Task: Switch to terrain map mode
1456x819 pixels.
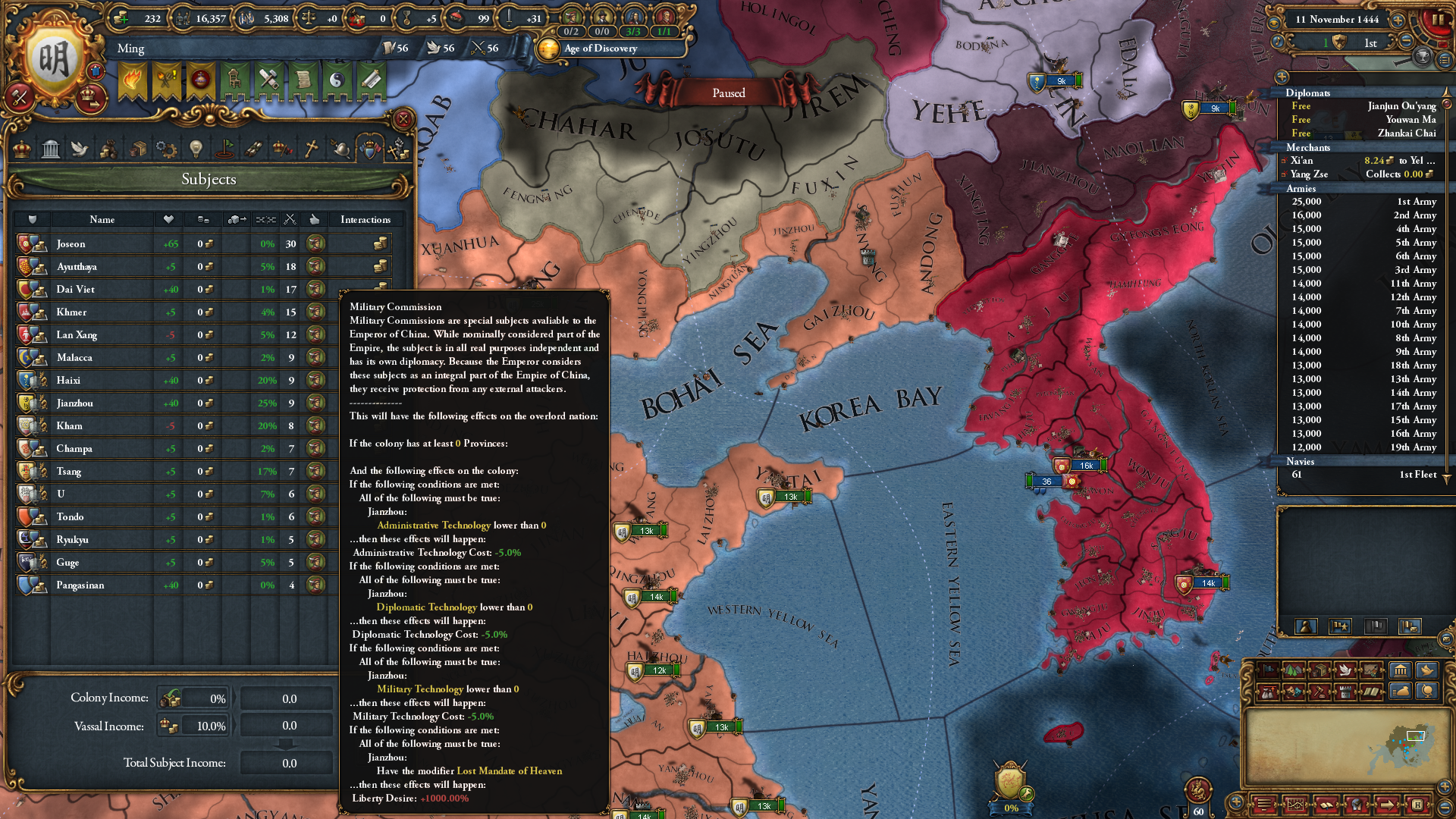Action: 1294,671
